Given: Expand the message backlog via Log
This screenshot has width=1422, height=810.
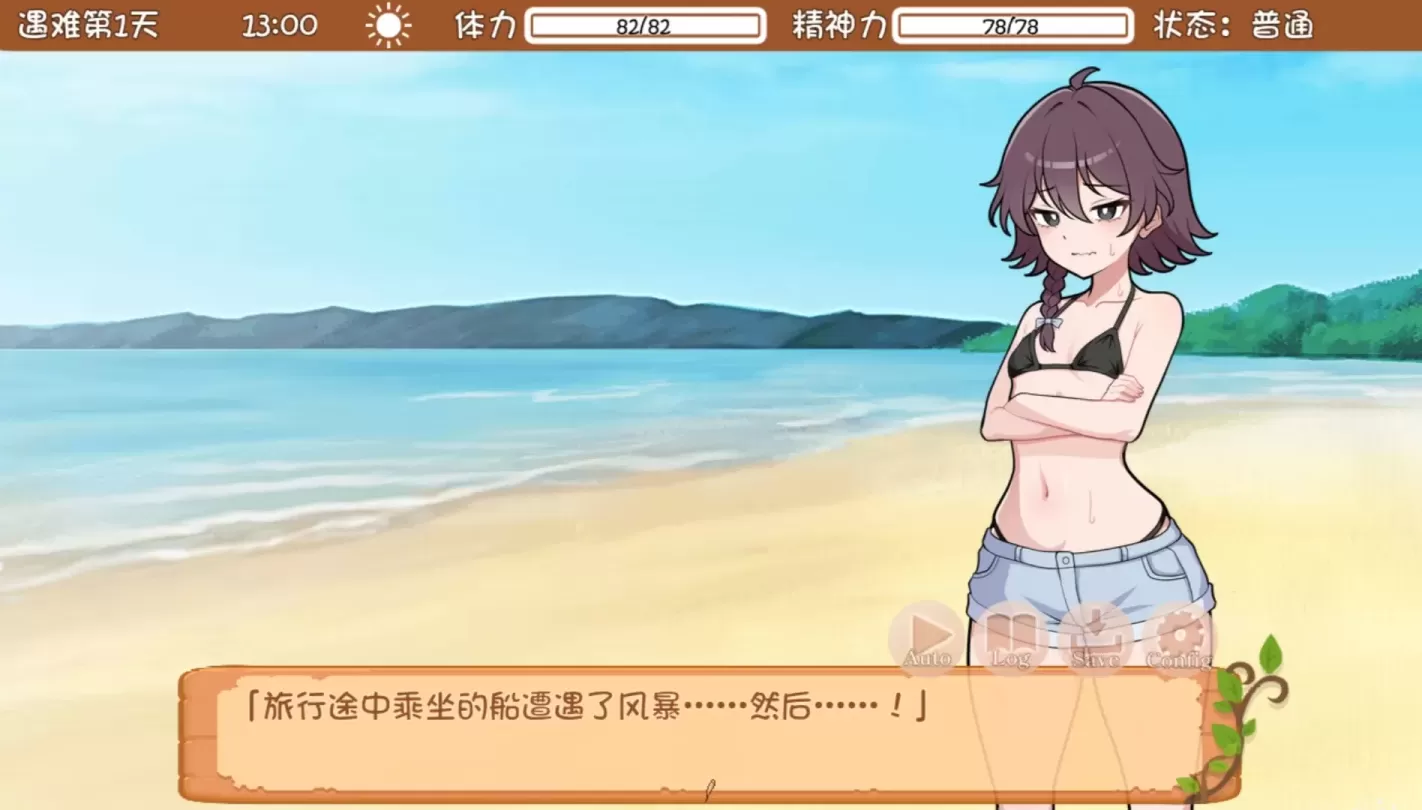Looking at the screenshot, I should [1010, 633].
